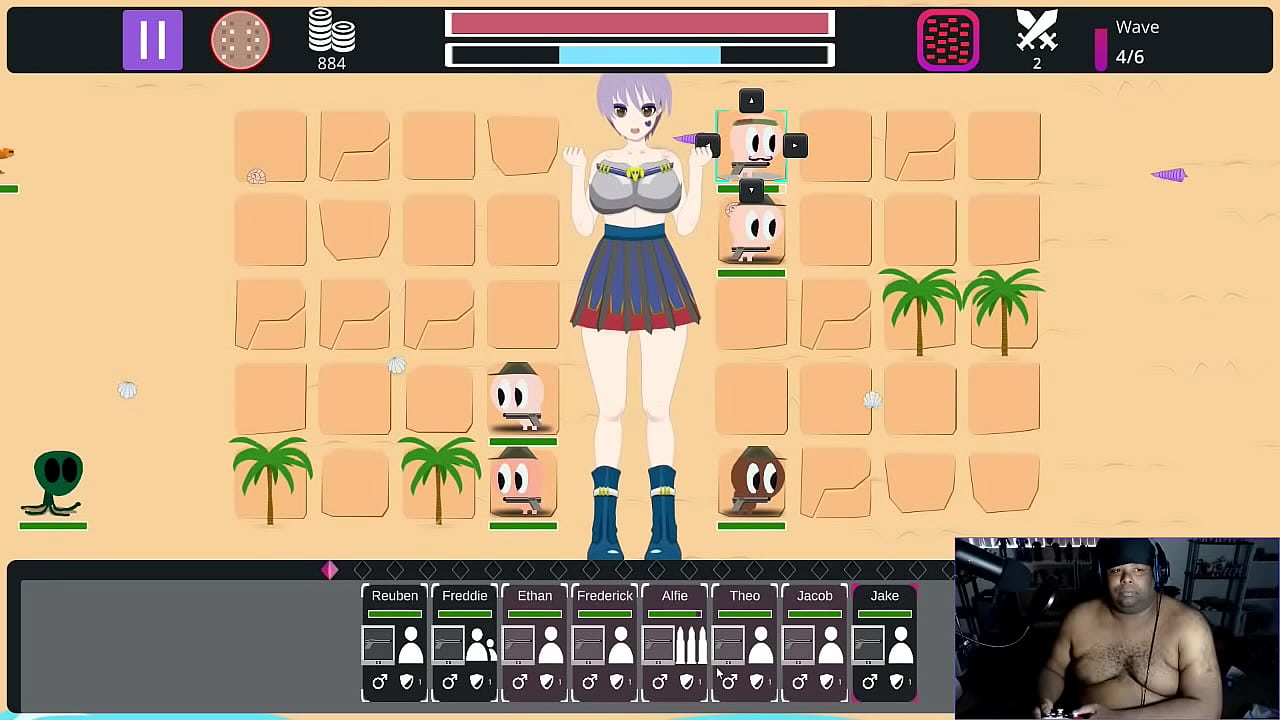Toggle the shield badge on Freddie's card

click(477, 681)
